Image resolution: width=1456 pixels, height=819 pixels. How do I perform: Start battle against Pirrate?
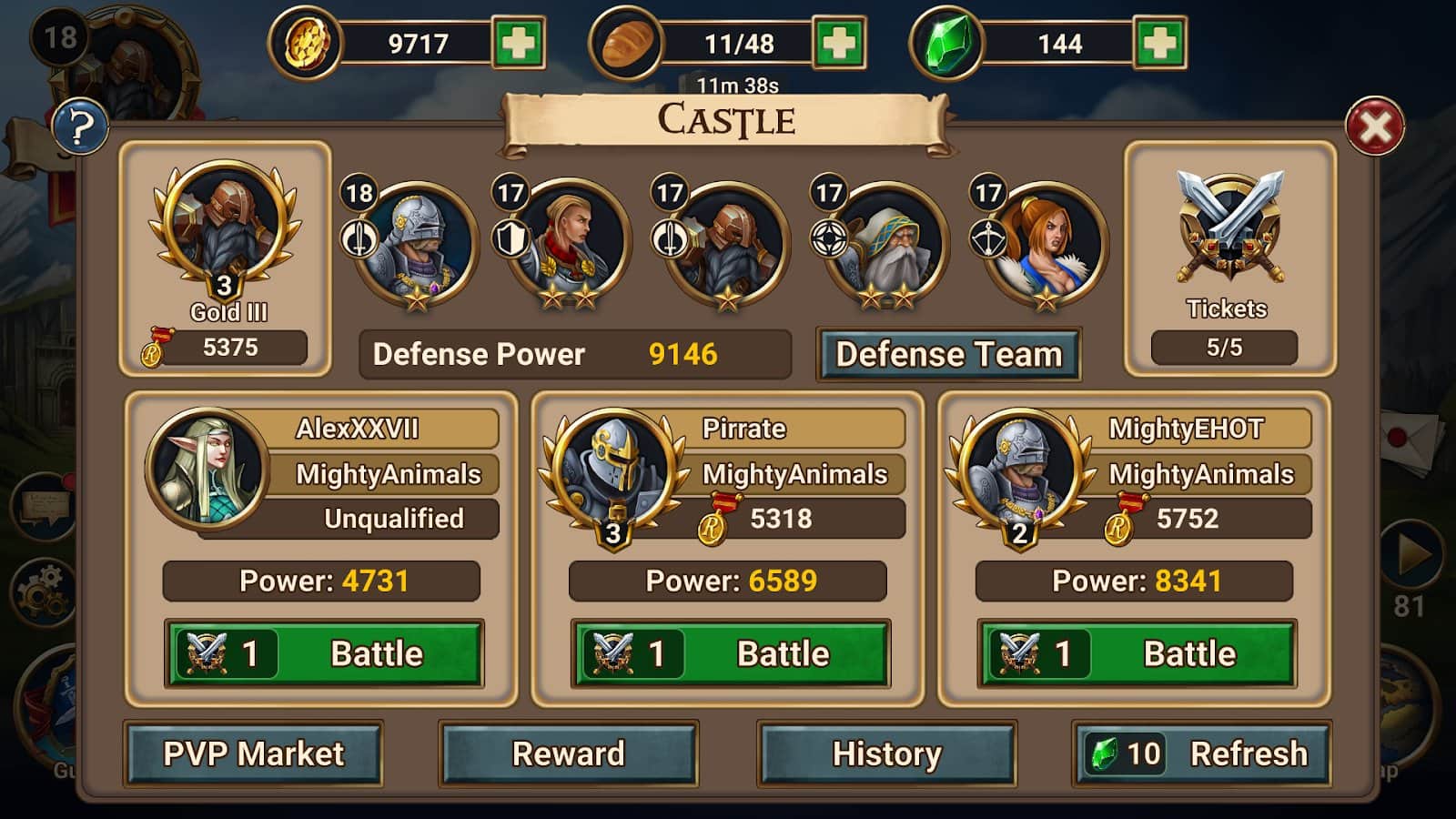tap(731, 653)
